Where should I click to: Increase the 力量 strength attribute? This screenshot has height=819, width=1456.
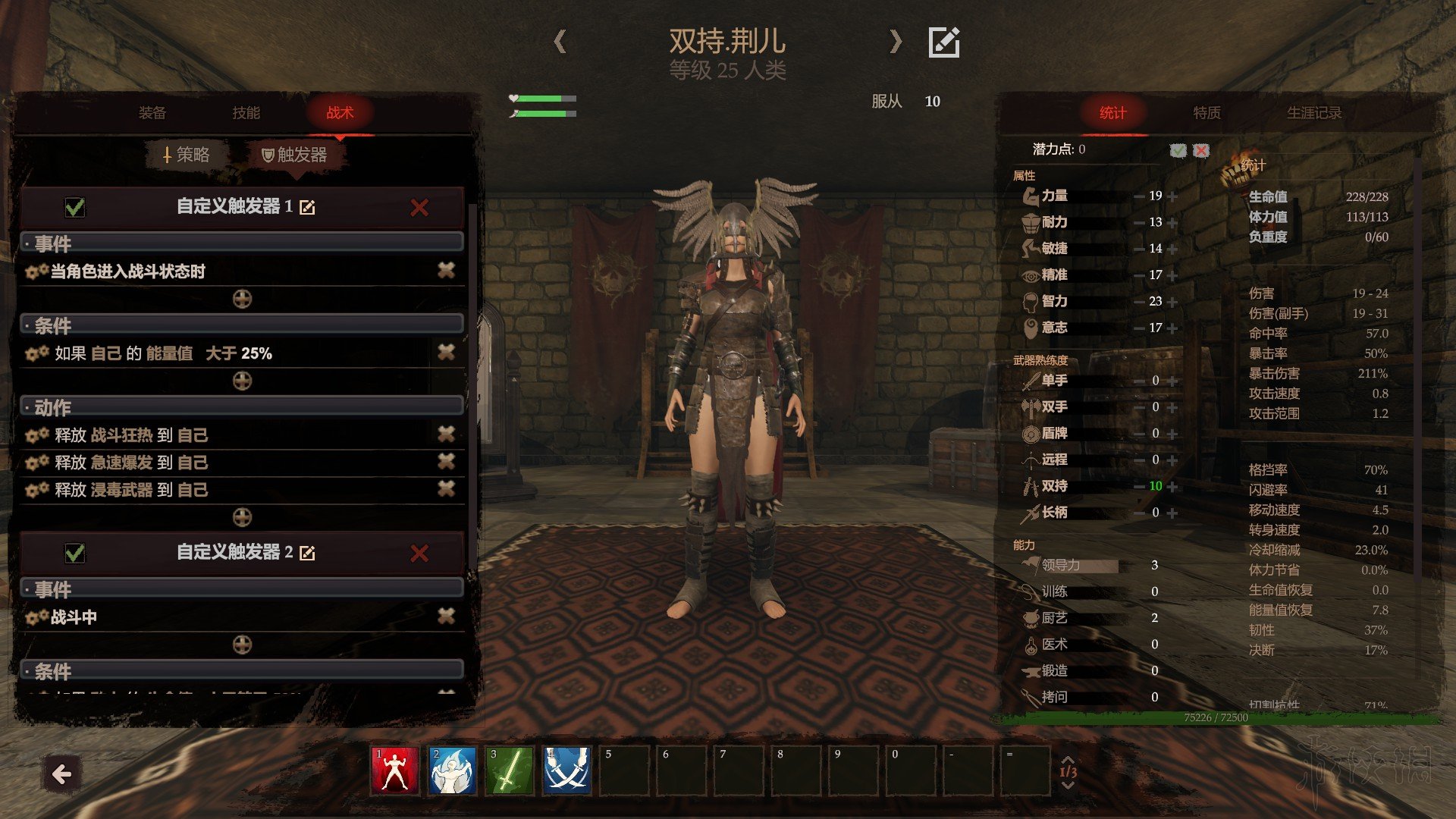click(x=1173, y=196)
